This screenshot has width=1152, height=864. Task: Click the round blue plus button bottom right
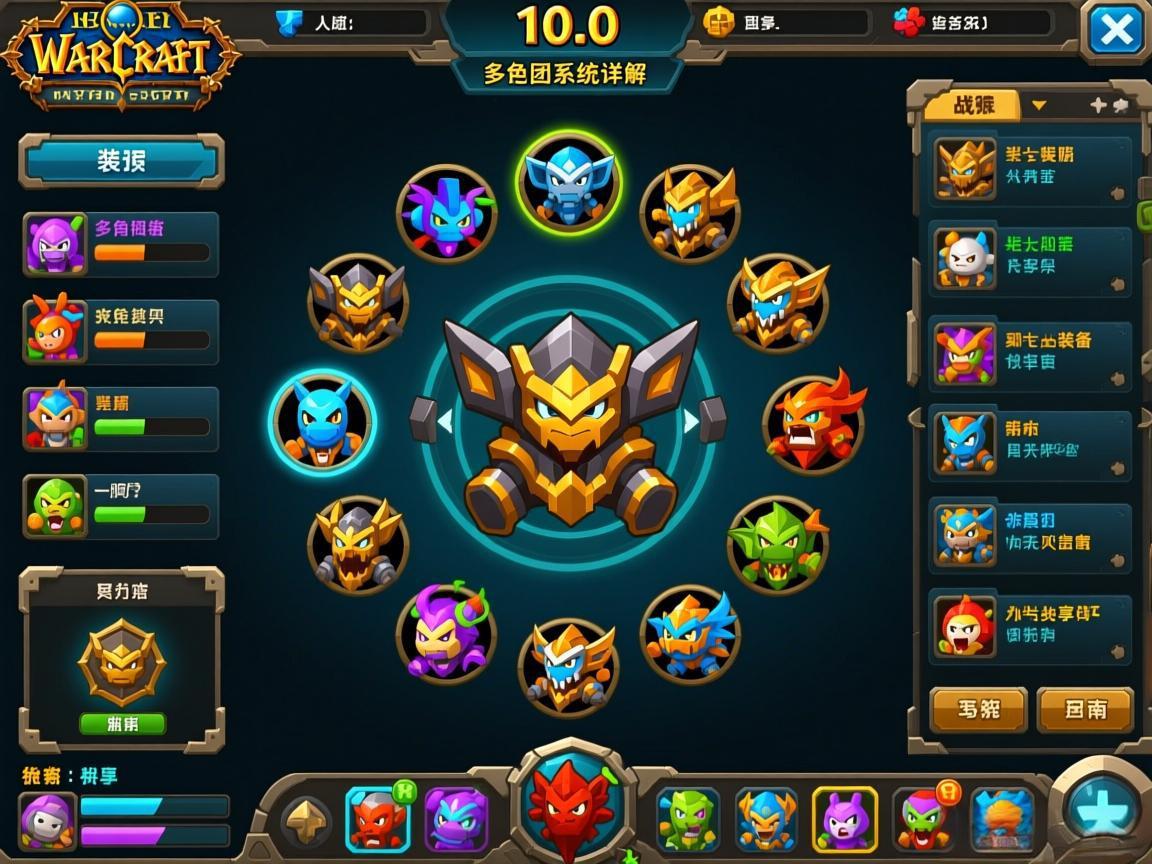pyautogui.click(x=1104, y=806)
